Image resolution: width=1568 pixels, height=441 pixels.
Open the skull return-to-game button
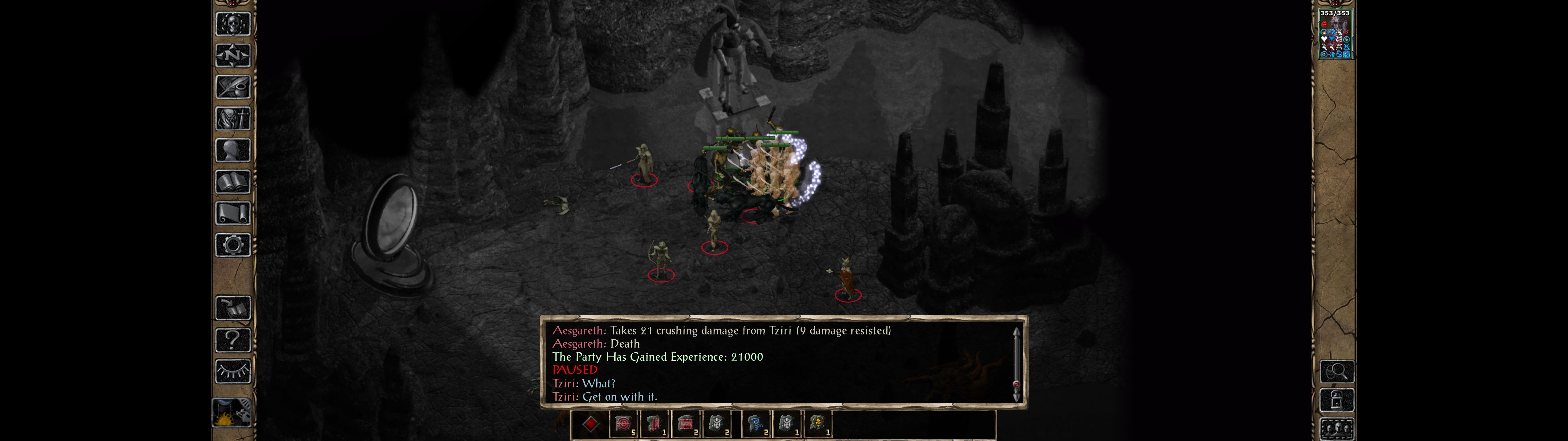coord(232,24)
